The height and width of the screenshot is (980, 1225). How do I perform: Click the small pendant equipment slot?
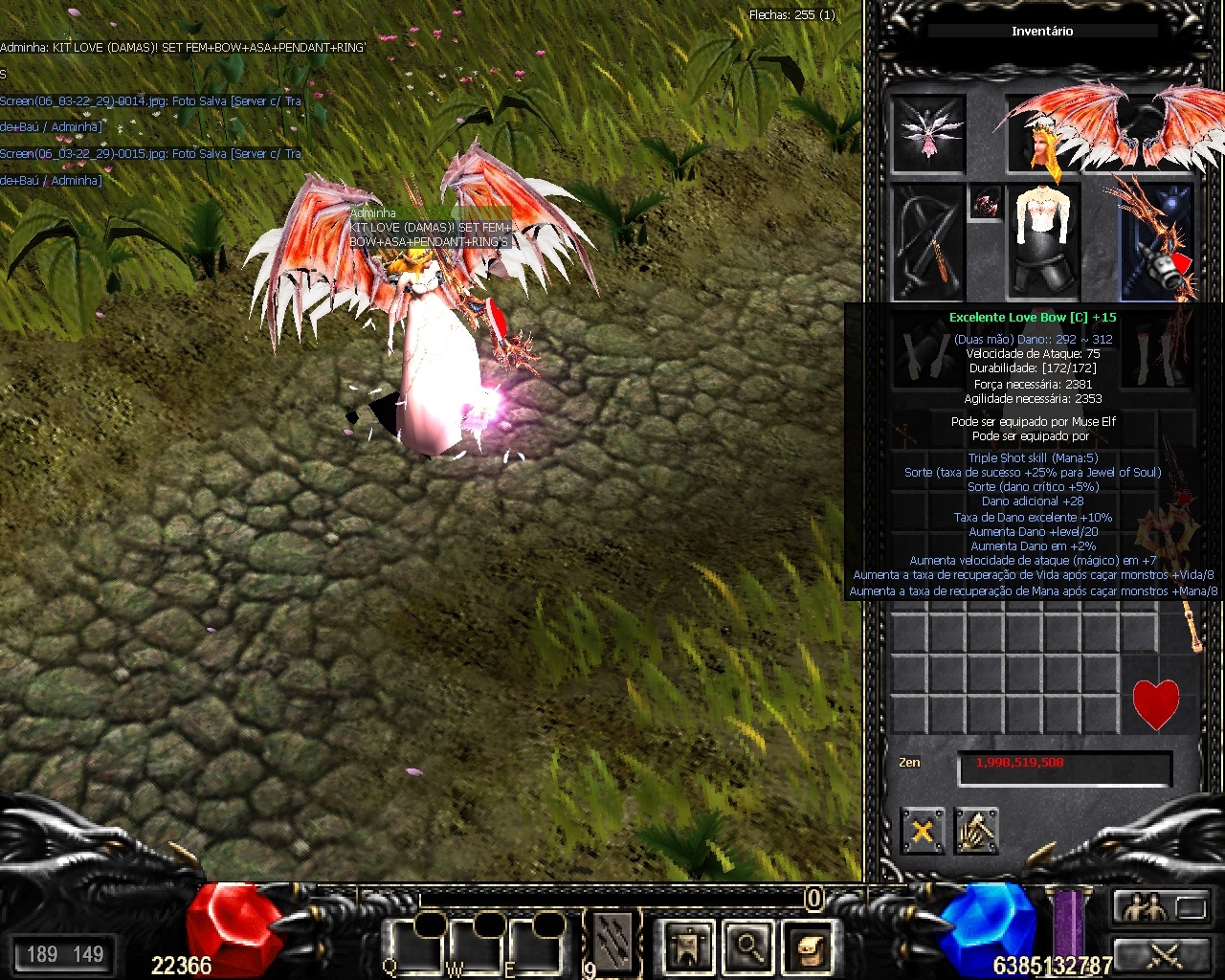985,204
